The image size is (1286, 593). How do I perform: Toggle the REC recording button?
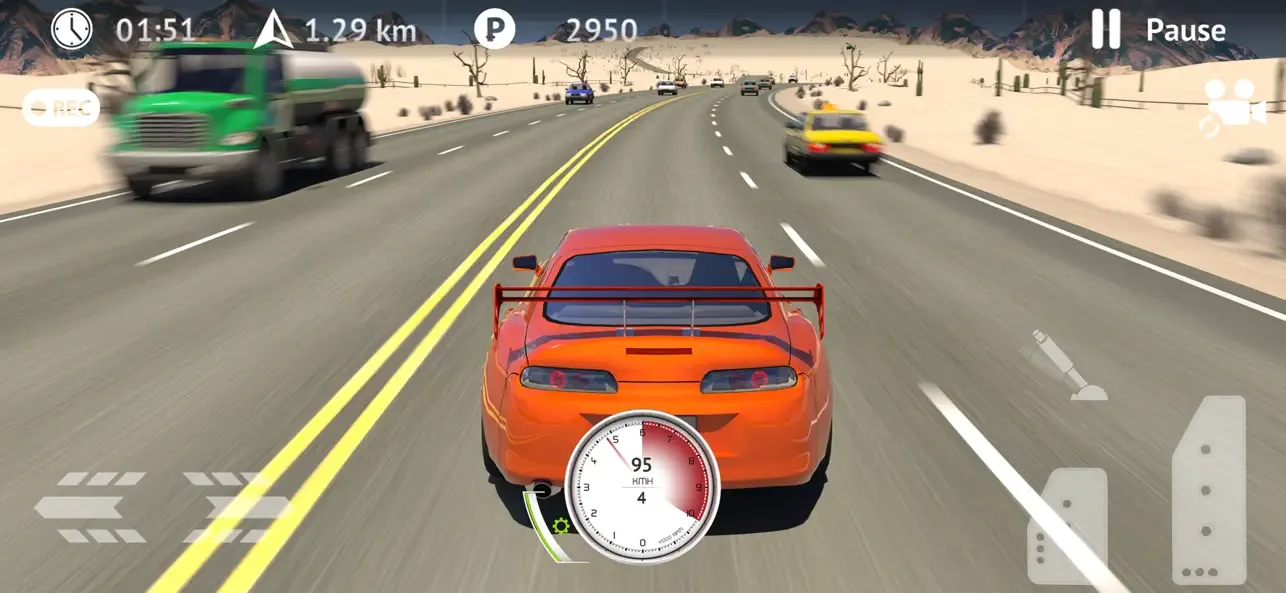click(x=61, y=109)
